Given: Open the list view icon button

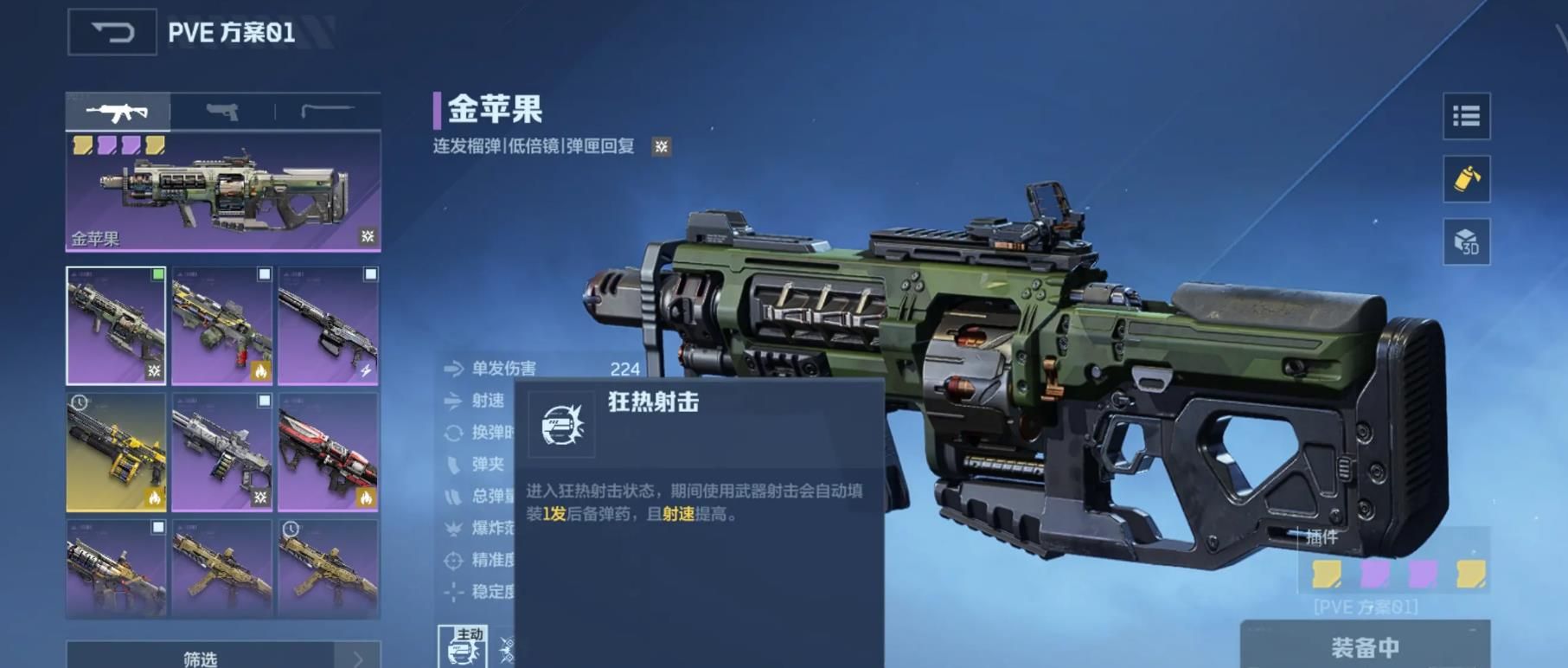Looking at the screenshot, I should click(1466, 116).
